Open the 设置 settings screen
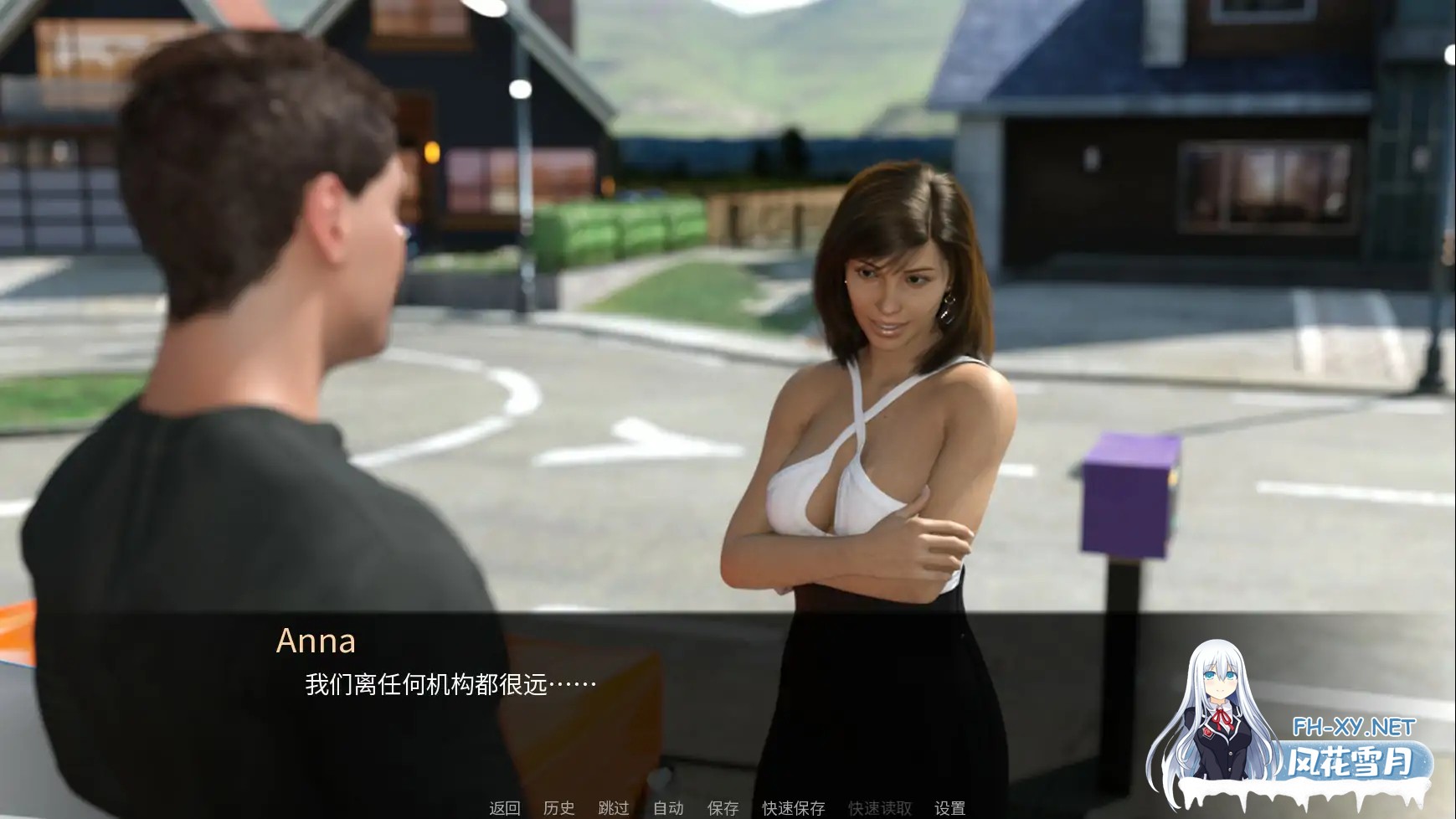The image size is (1456, 819). pos(951,808)
